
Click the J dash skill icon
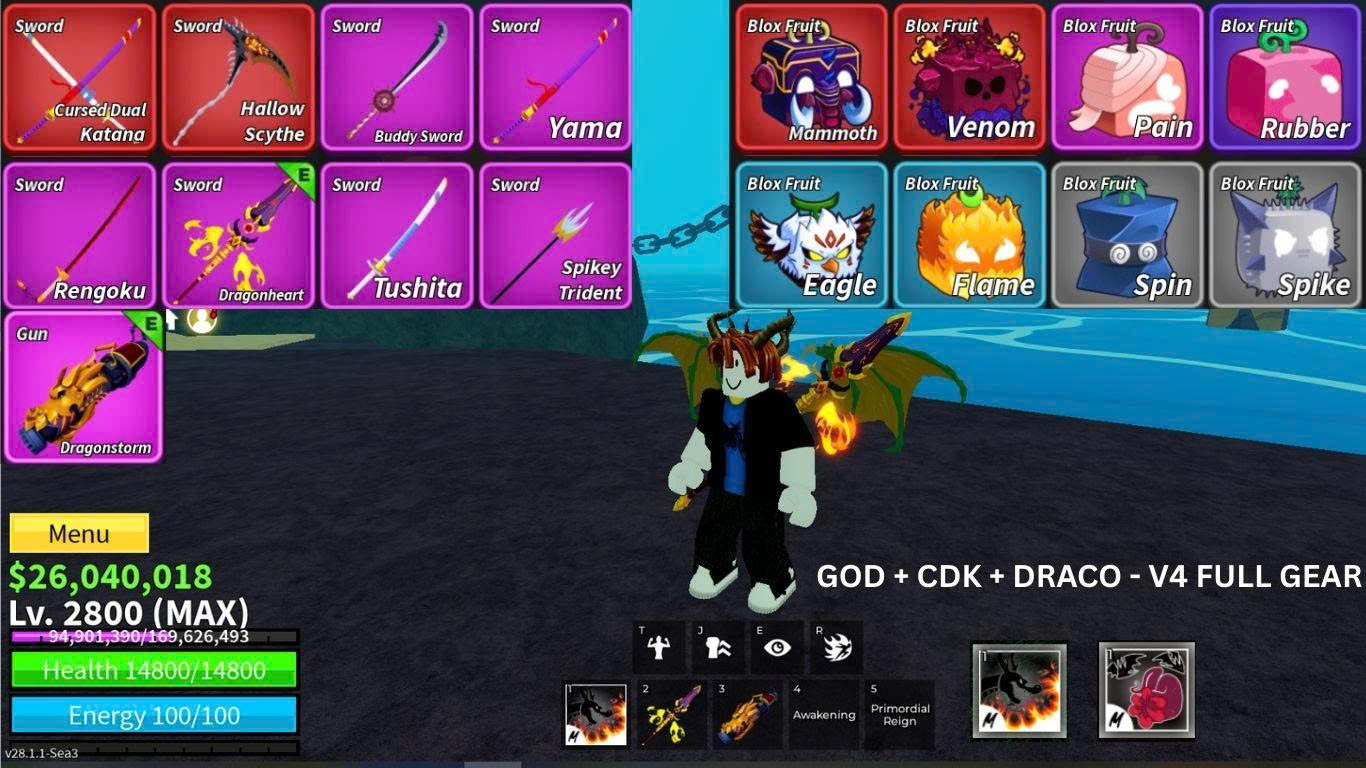[717, 645]
